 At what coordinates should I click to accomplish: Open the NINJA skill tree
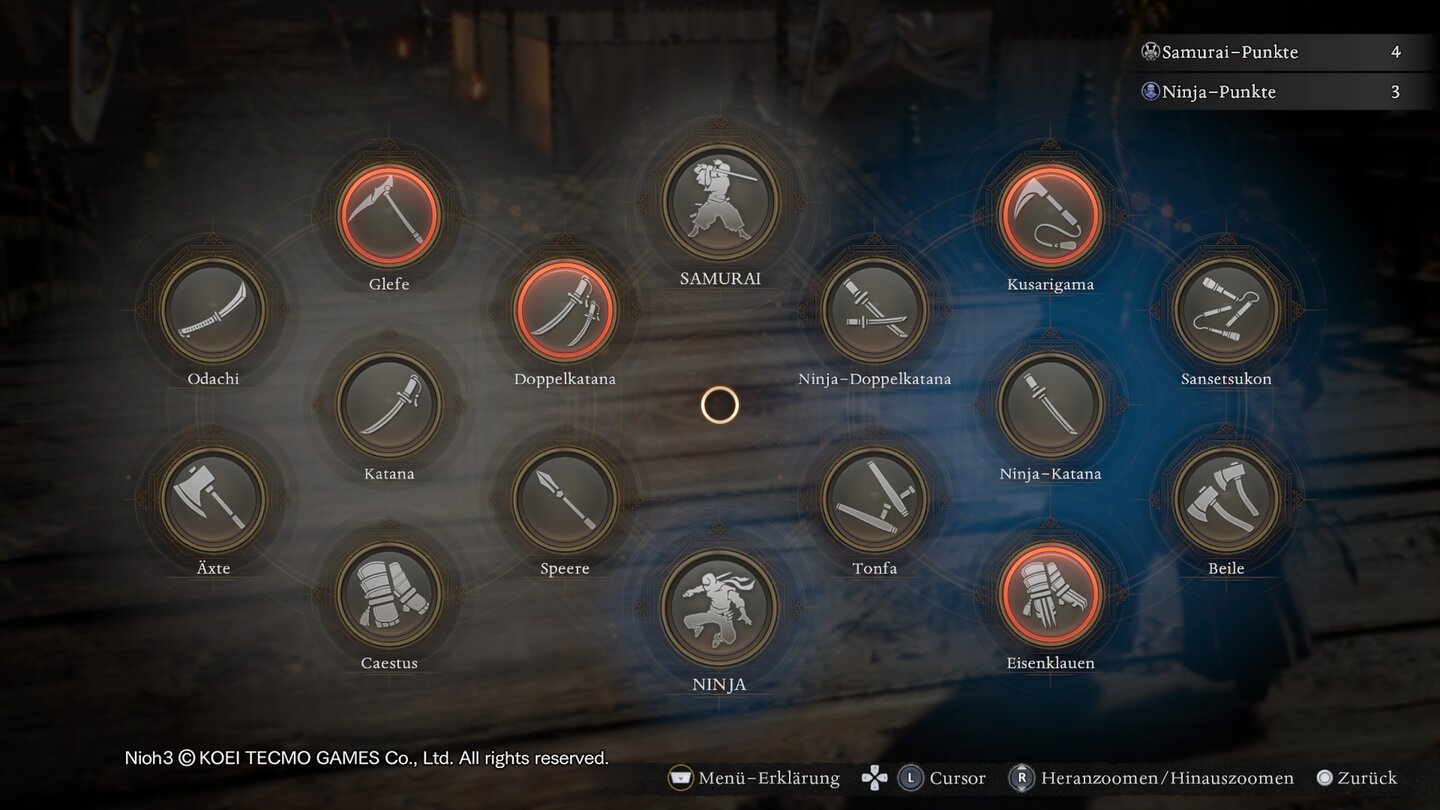(x=720, y=608)
